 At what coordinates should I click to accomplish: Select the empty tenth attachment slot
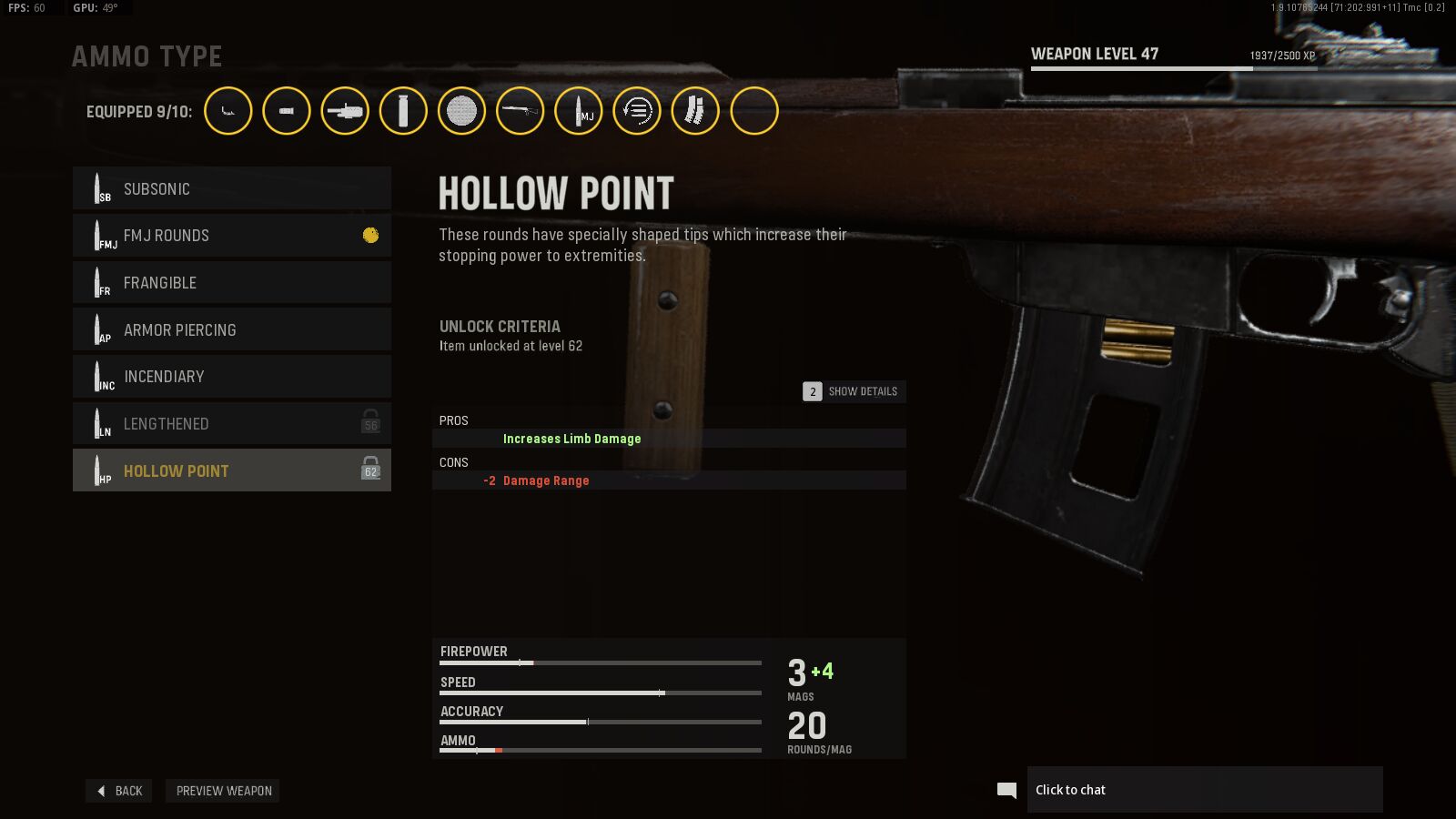[754, 111]
